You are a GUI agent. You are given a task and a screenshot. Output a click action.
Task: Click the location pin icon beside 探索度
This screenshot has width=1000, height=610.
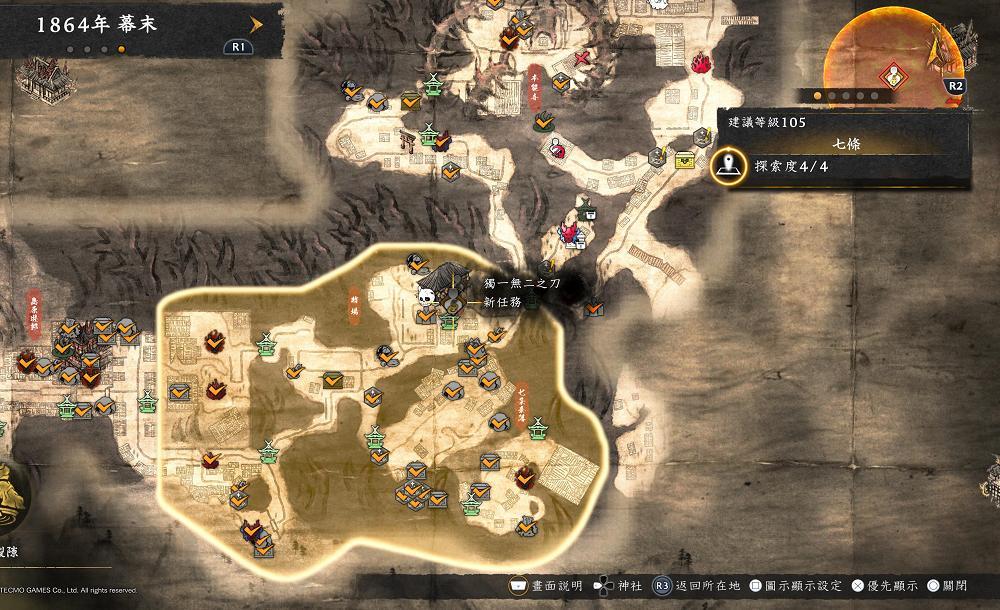(731, 165)
